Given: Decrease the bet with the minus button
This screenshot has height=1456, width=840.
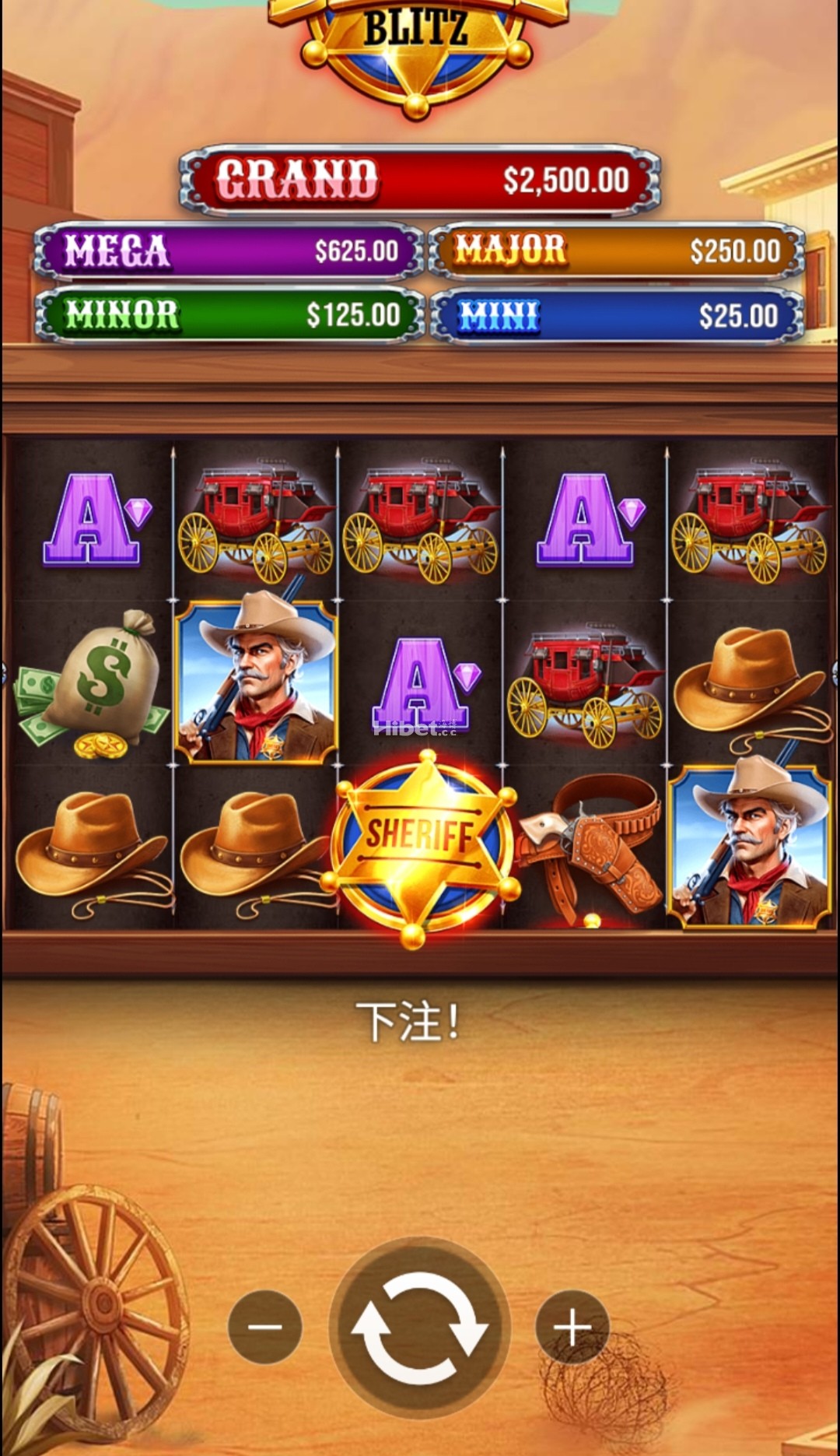Looking at the screenshot, I should point(265,1326).
